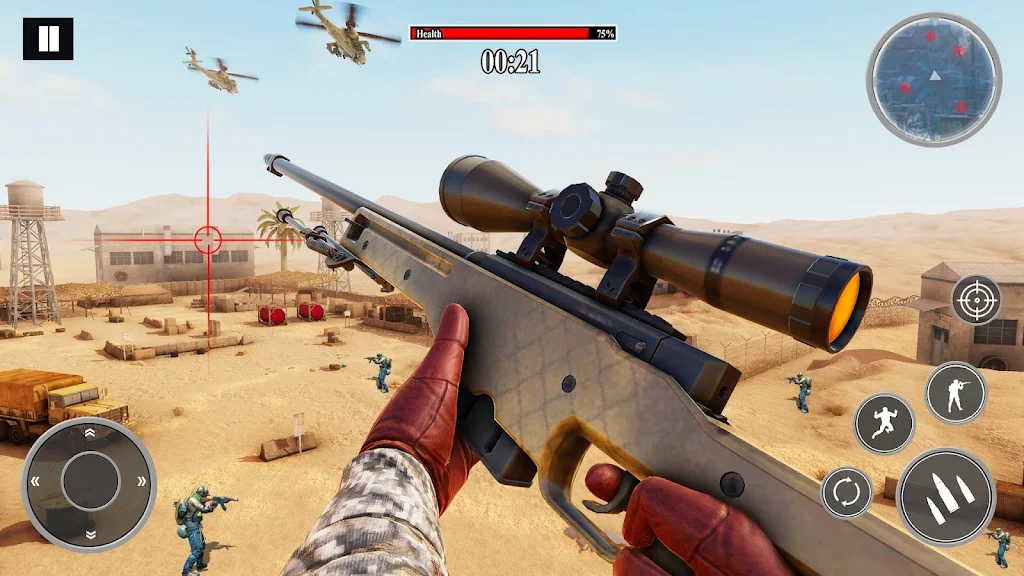Tap the joystick's left arrow
1024x576 pixels.
(37, 482)
